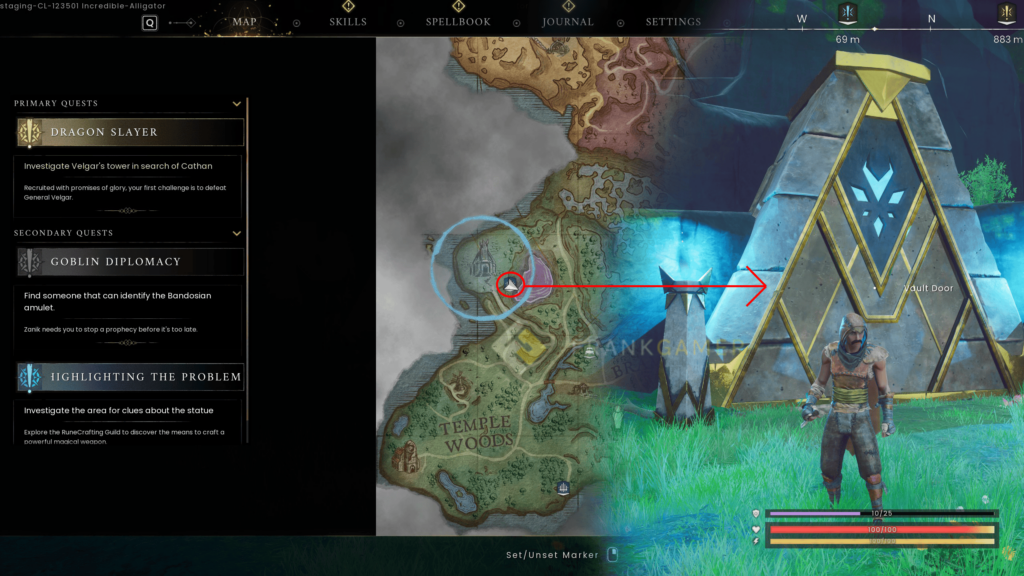Open the Settings tab
1024x576 pixels.
click(x=673, y=22)
